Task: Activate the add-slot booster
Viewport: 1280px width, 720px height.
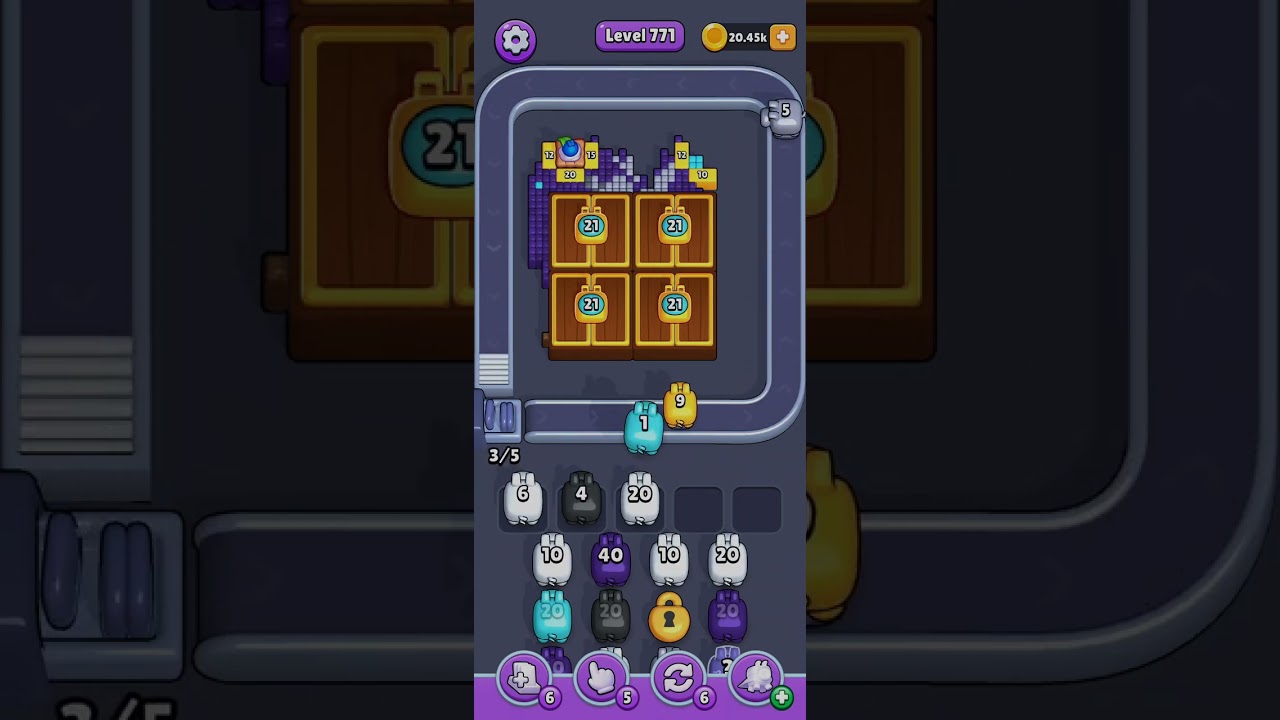Action: pyautogui.click(x=524, y=679)
